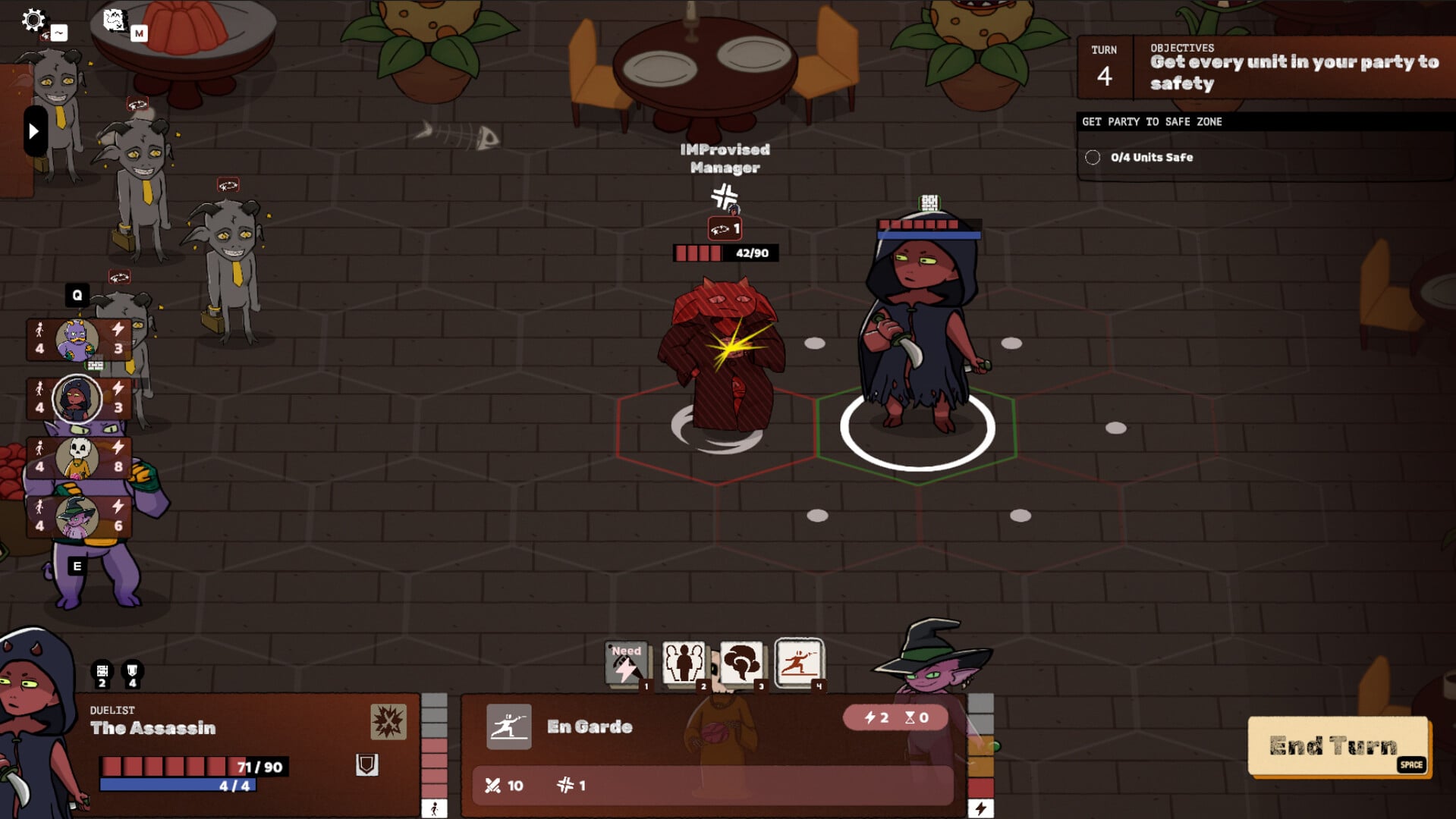Activate the En Garde fencer ability

tap(799, 664)
